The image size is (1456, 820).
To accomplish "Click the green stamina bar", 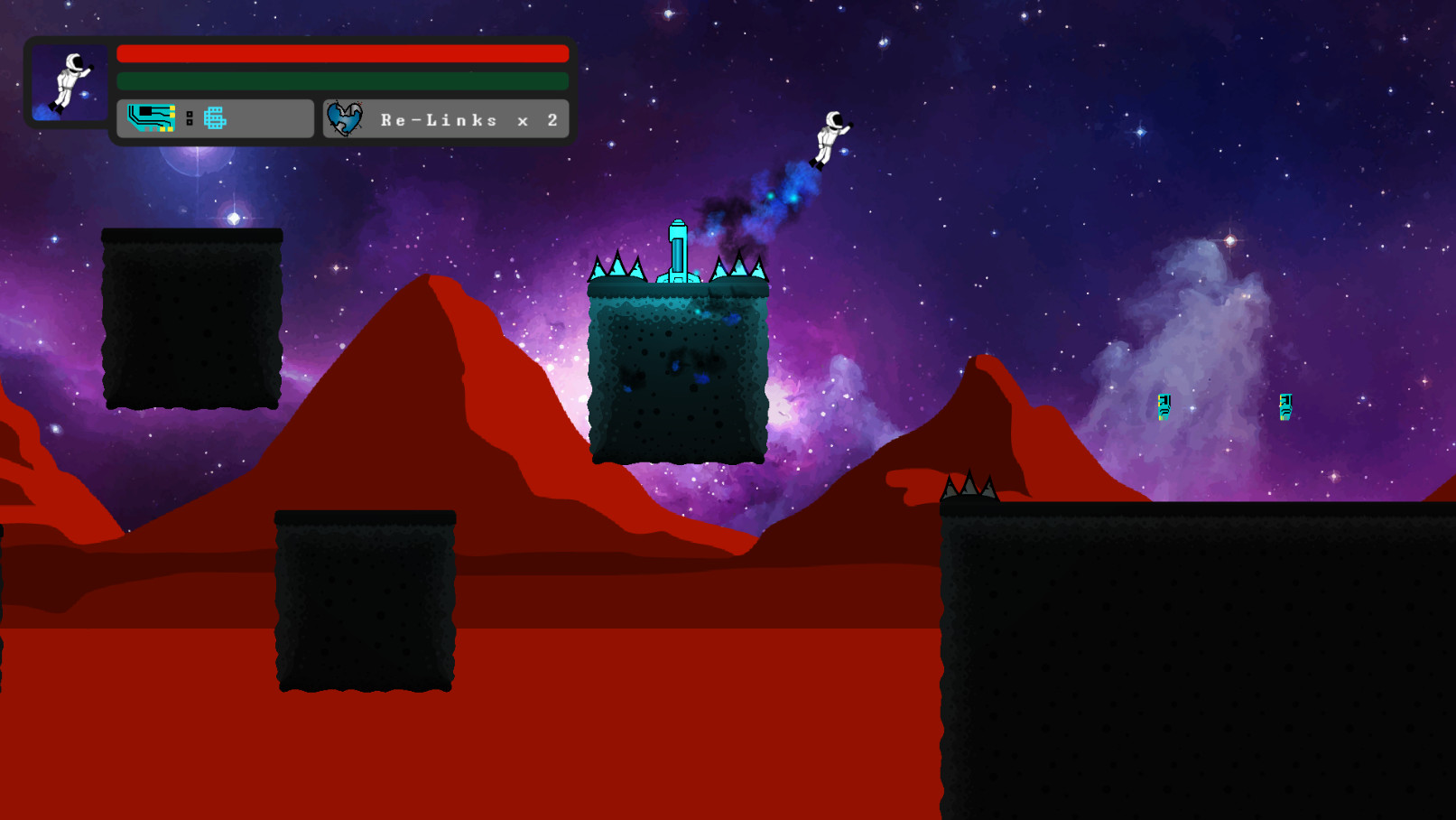I will tap(341, 81).
